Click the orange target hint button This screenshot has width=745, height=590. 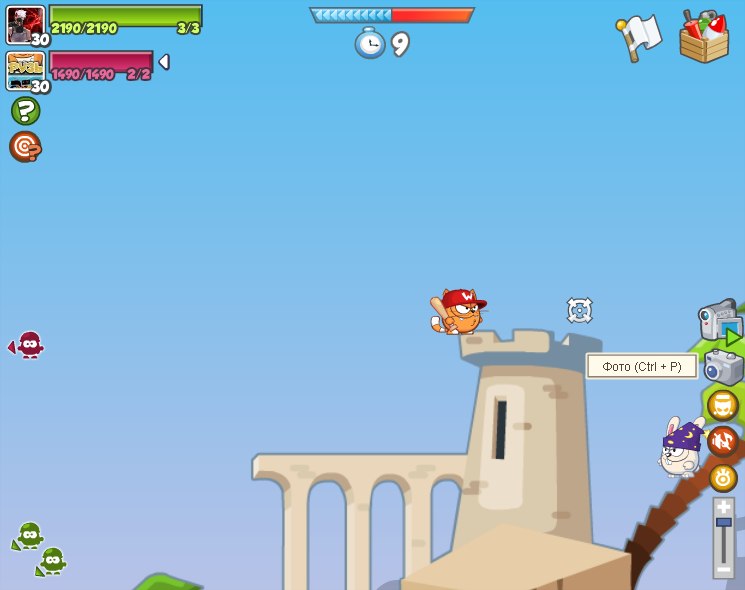coord(25,147)
